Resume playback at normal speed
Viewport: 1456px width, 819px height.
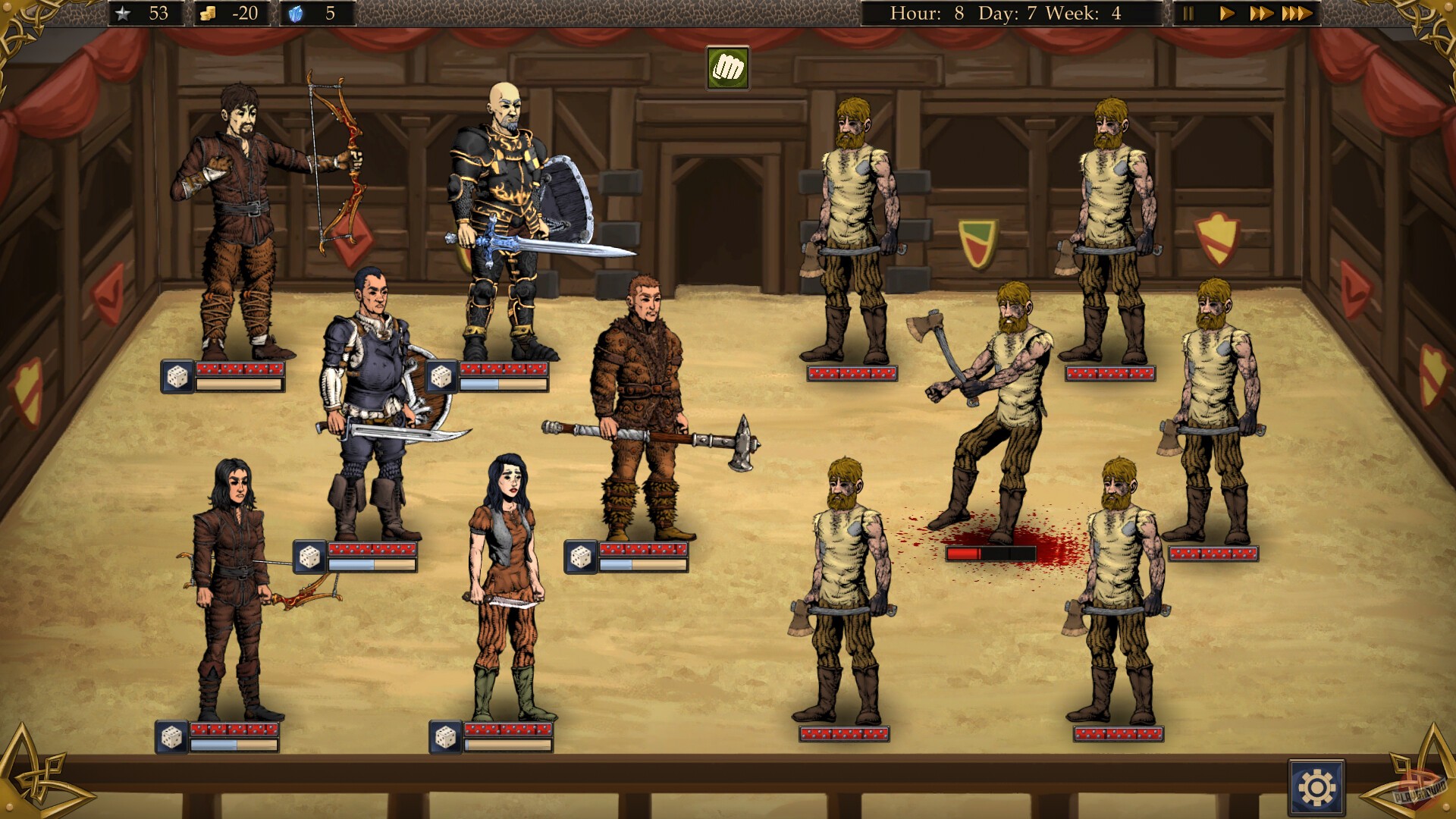tap(1226, 12)
